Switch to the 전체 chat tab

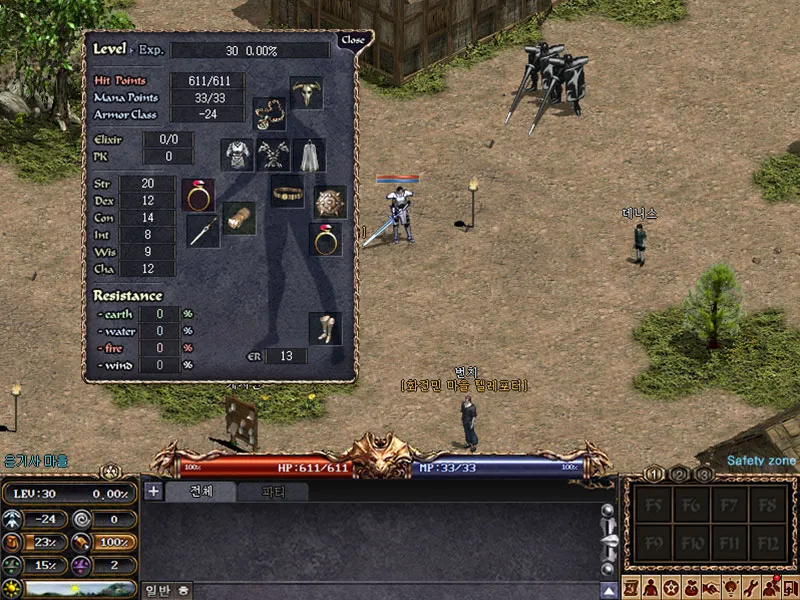coord(200,491)
